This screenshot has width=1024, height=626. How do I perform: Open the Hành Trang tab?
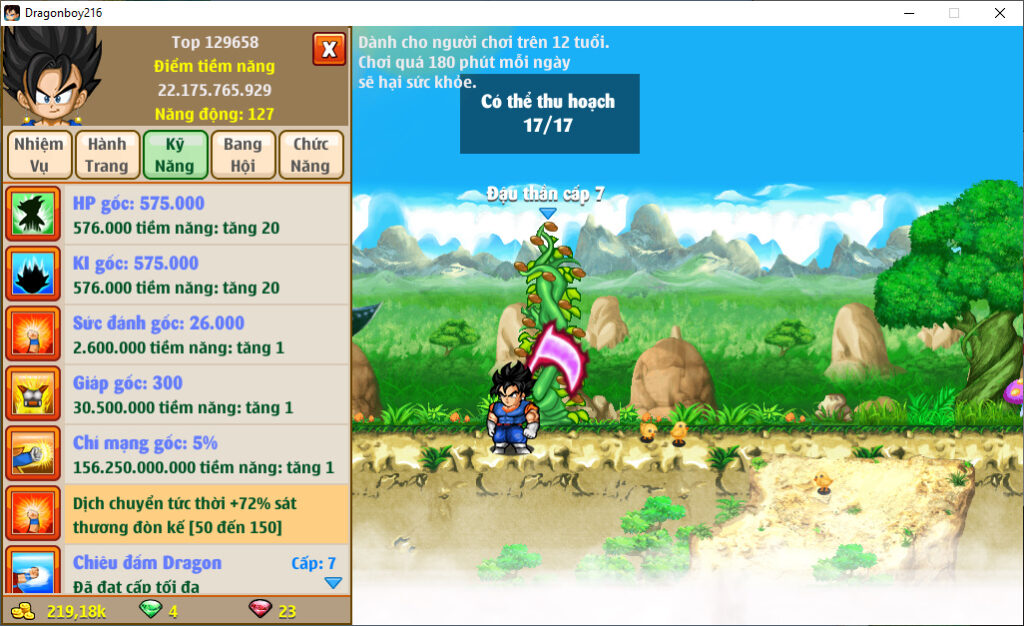click(107, 155)
